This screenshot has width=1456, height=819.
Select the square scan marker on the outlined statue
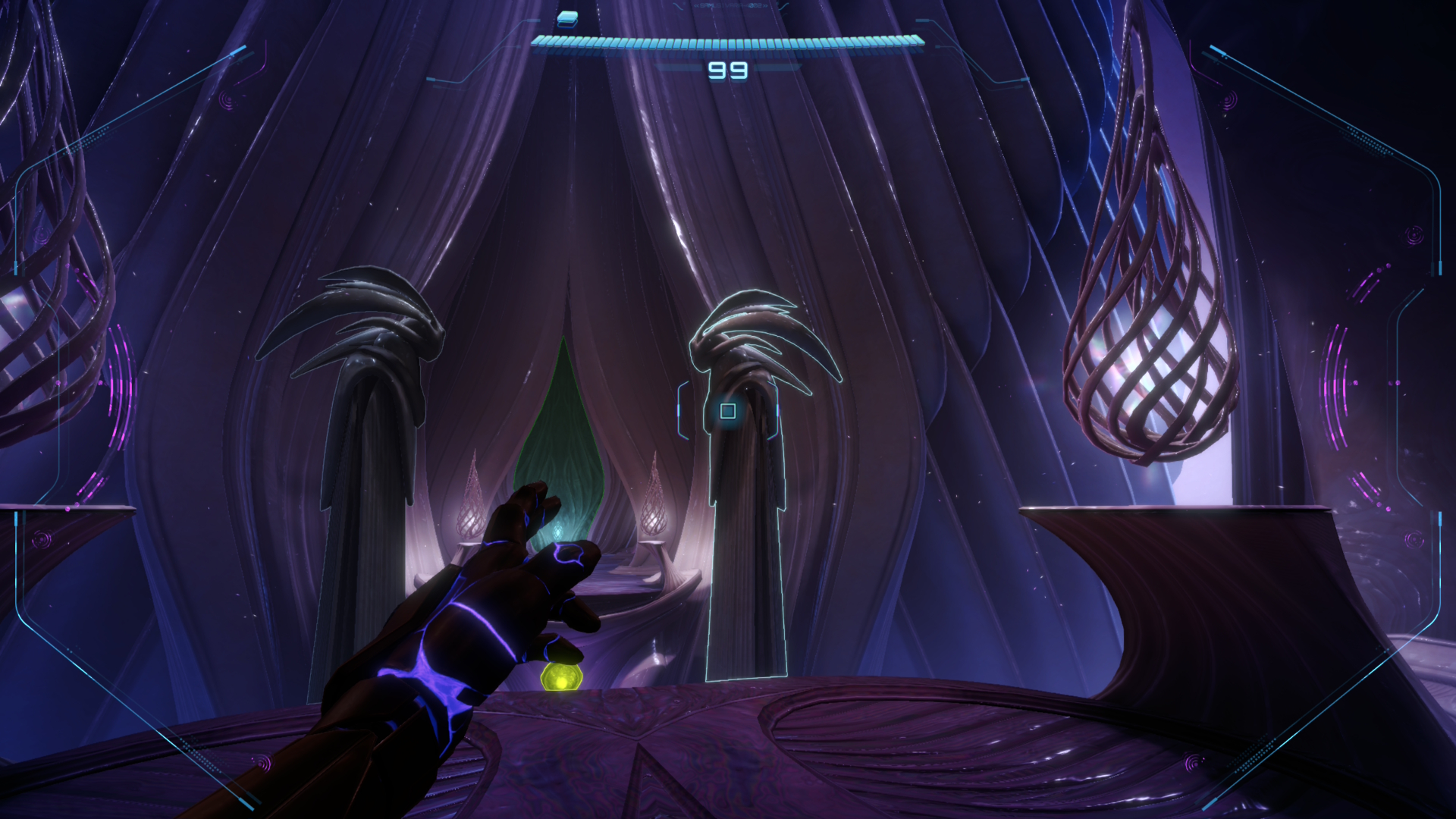tap(728, 411)
